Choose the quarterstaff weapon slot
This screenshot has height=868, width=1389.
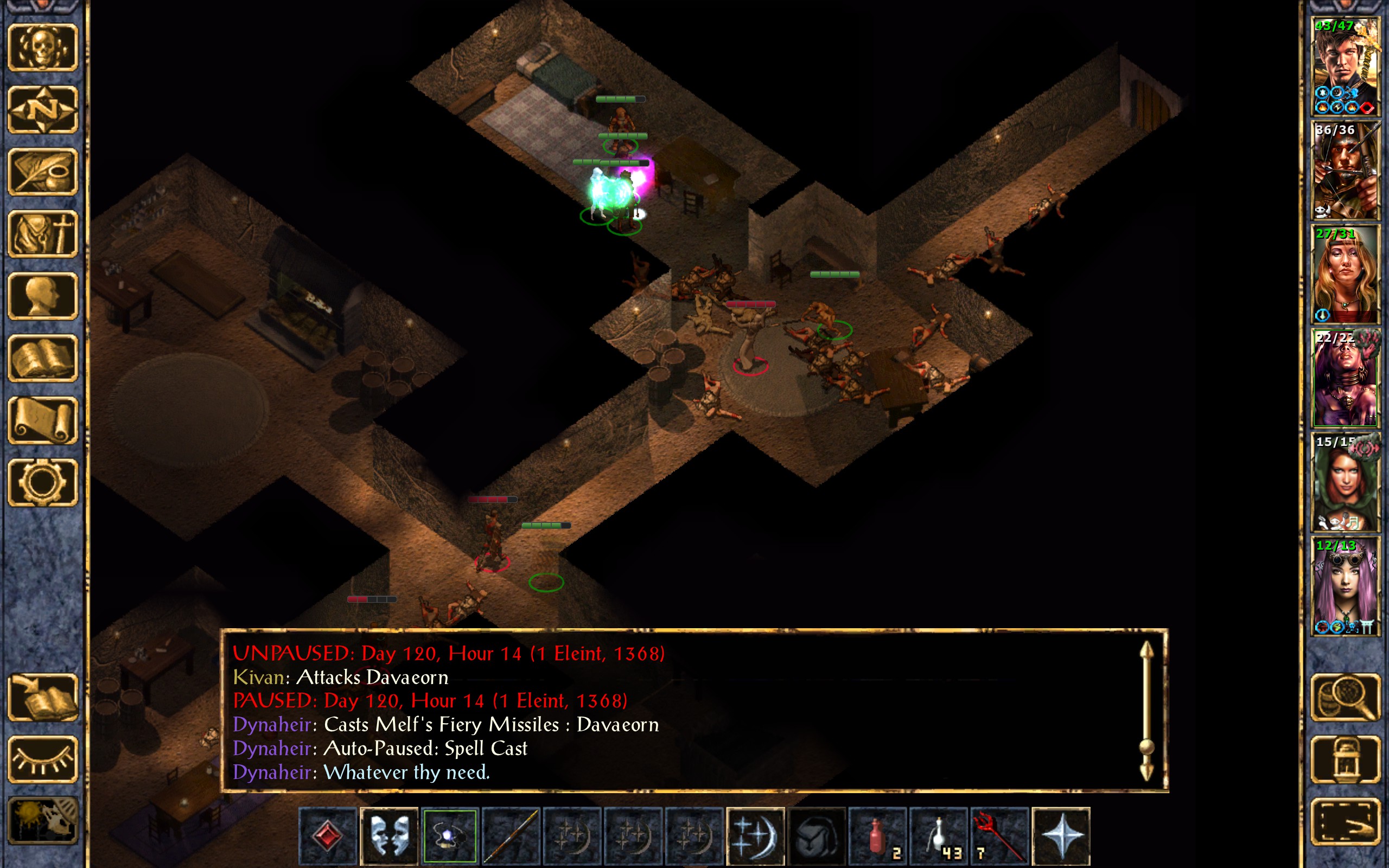click(x=511, y=836)
